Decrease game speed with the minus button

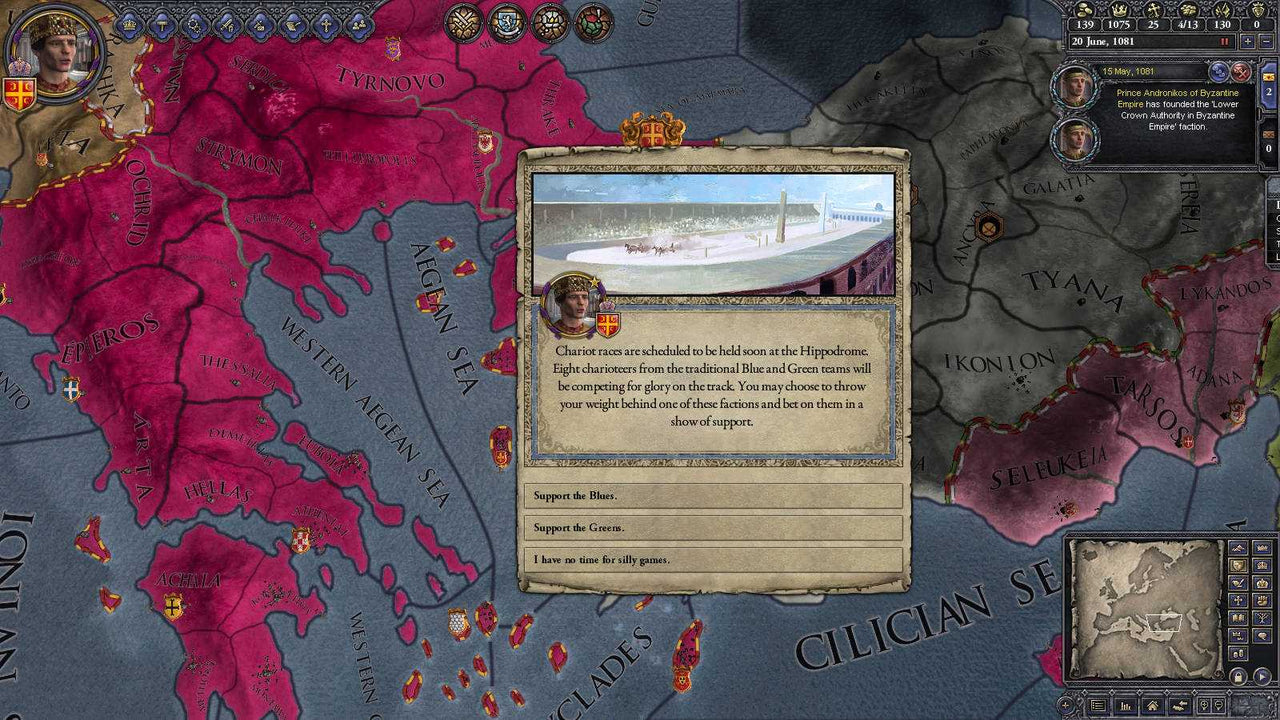(1266, 41)
